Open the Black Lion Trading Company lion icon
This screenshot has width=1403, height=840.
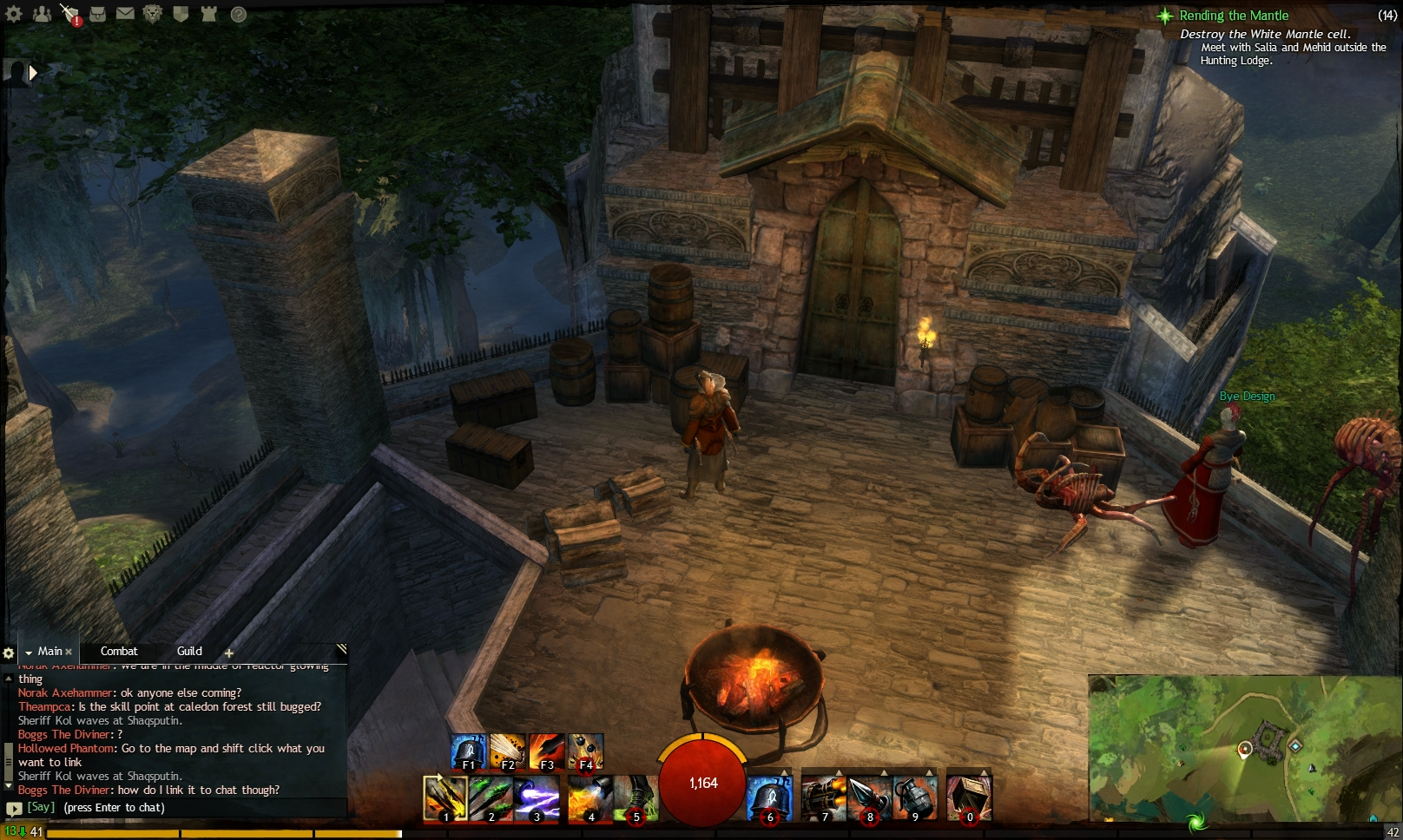152,14
